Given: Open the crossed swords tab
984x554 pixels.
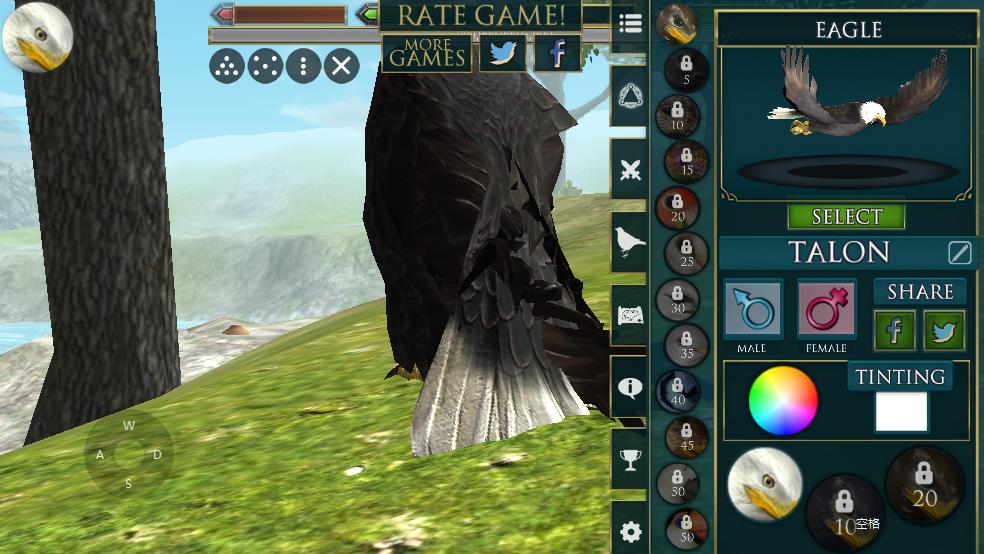Looking at the screenshot, I should tap(630, 170).
